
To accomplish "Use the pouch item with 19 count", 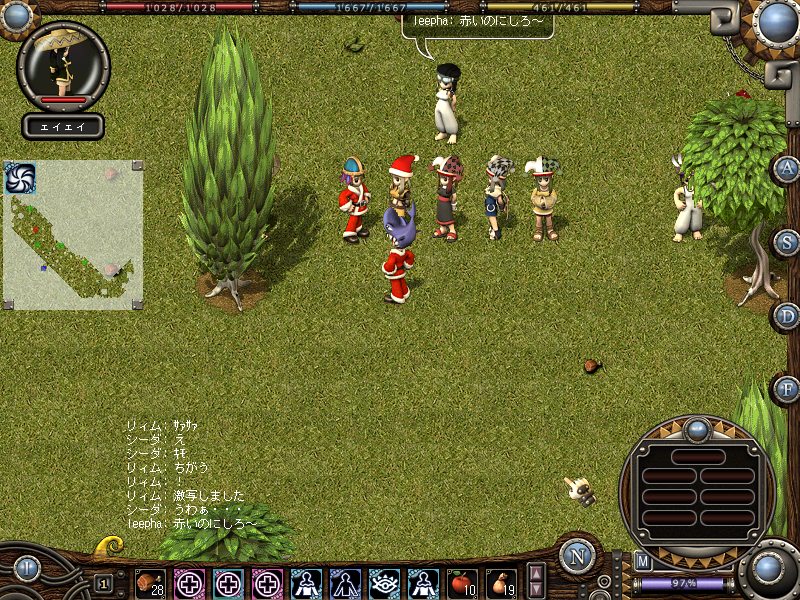I will tap(501, 582).
